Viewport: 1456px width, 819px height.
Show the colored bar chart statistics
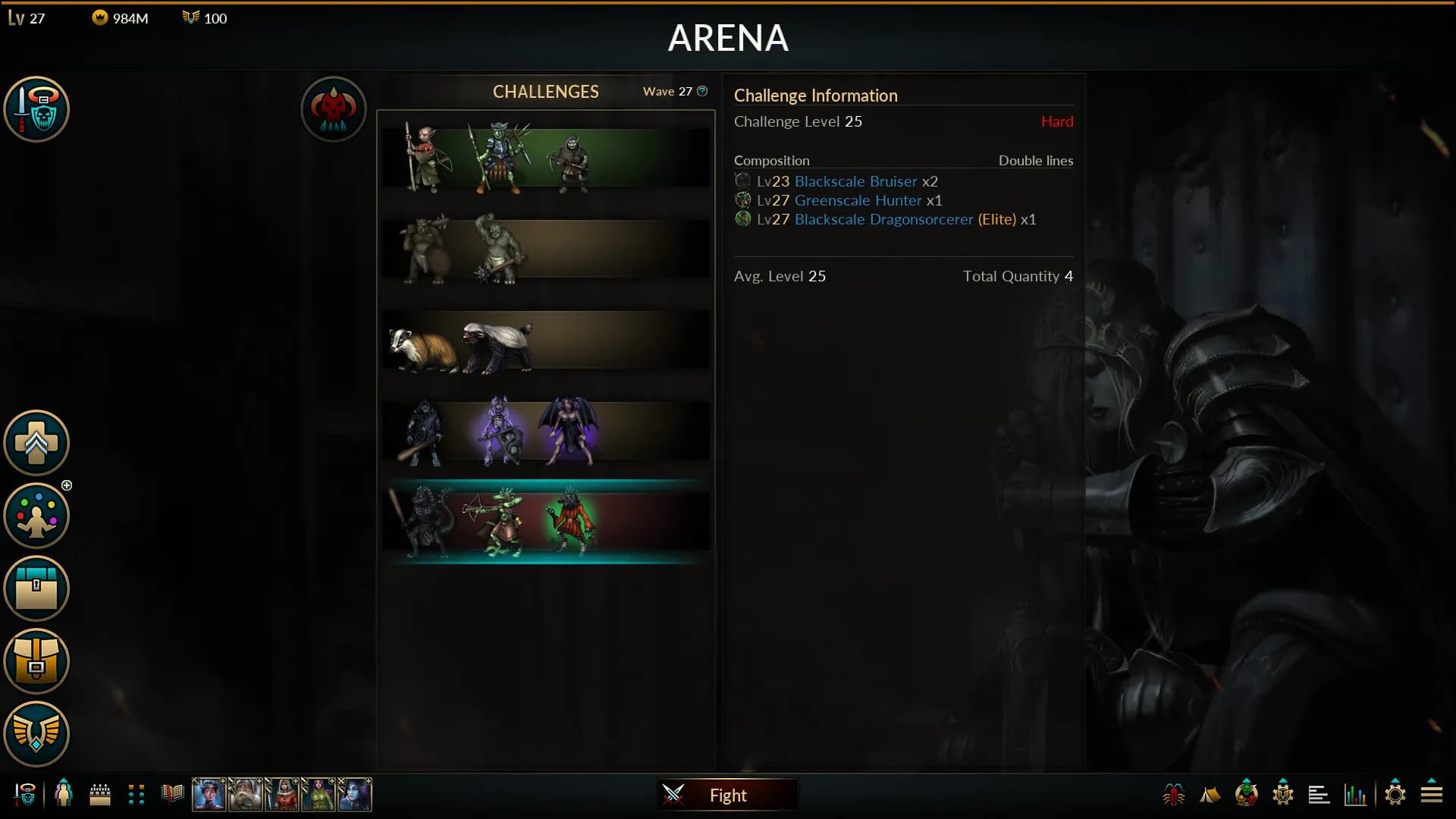click(x=1355, y=795)
